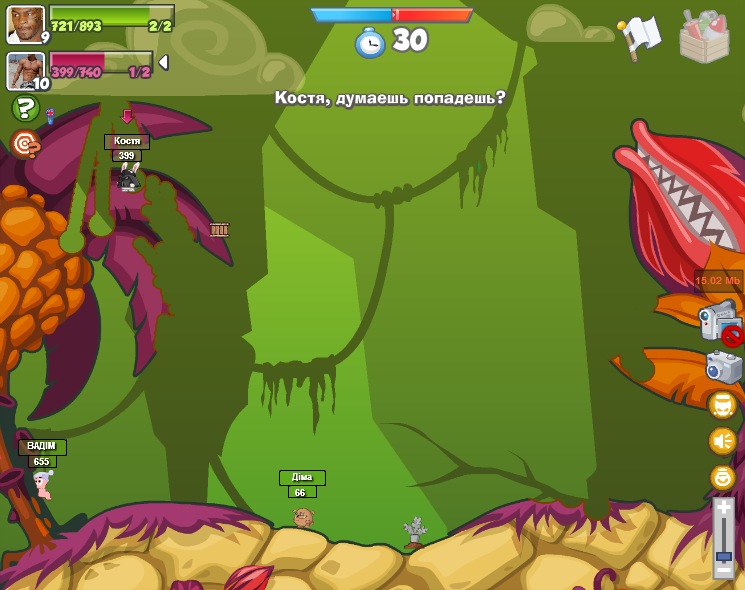Toggle the orange target aiming hint
The height and width of the screenshot is (590, 745).
tap(25, 144)
